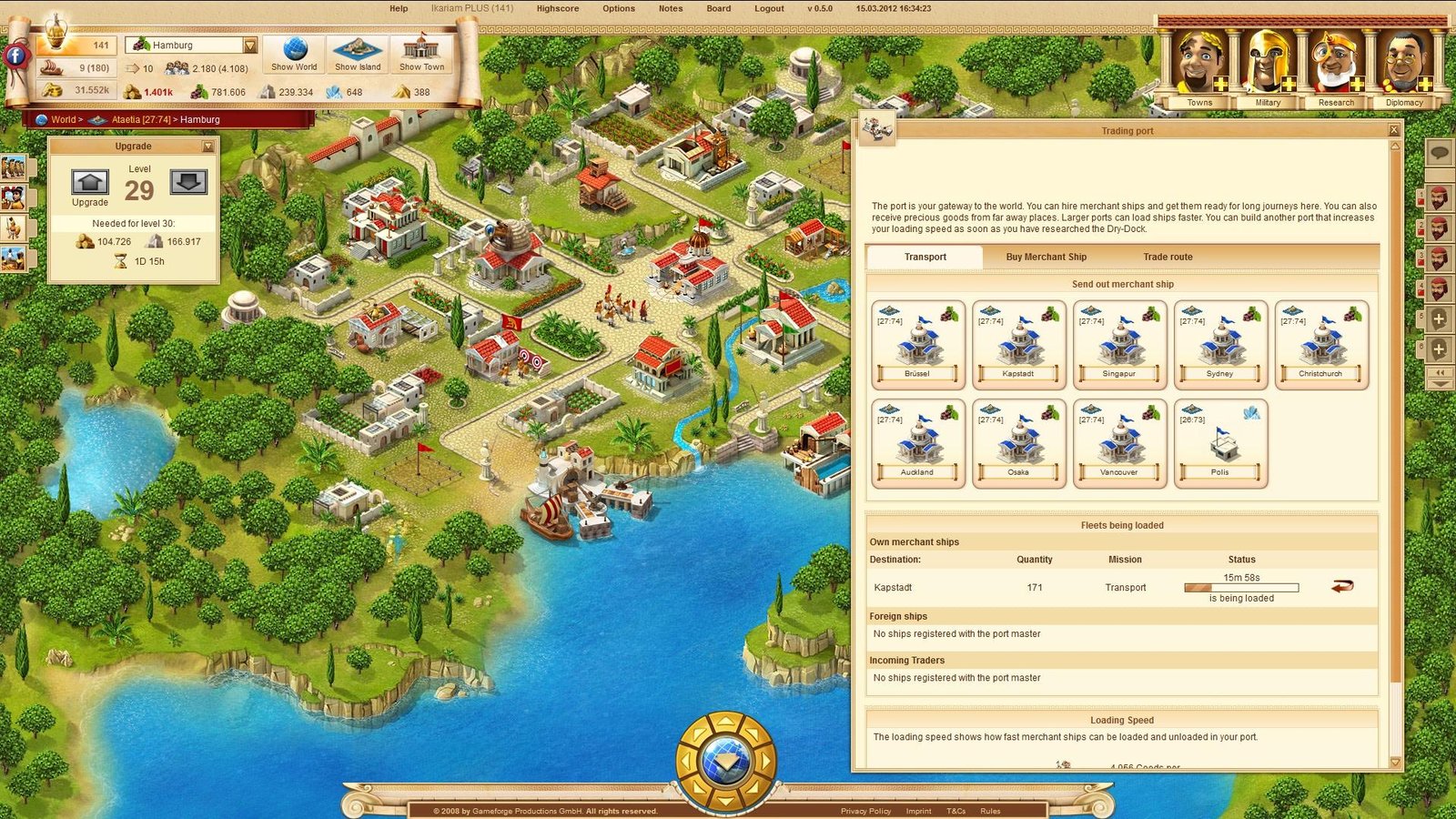Recall the fleet being loaded for Kapstadt
The height and width of the screenshot is (819, 1456).
[x=1342, y=587]
